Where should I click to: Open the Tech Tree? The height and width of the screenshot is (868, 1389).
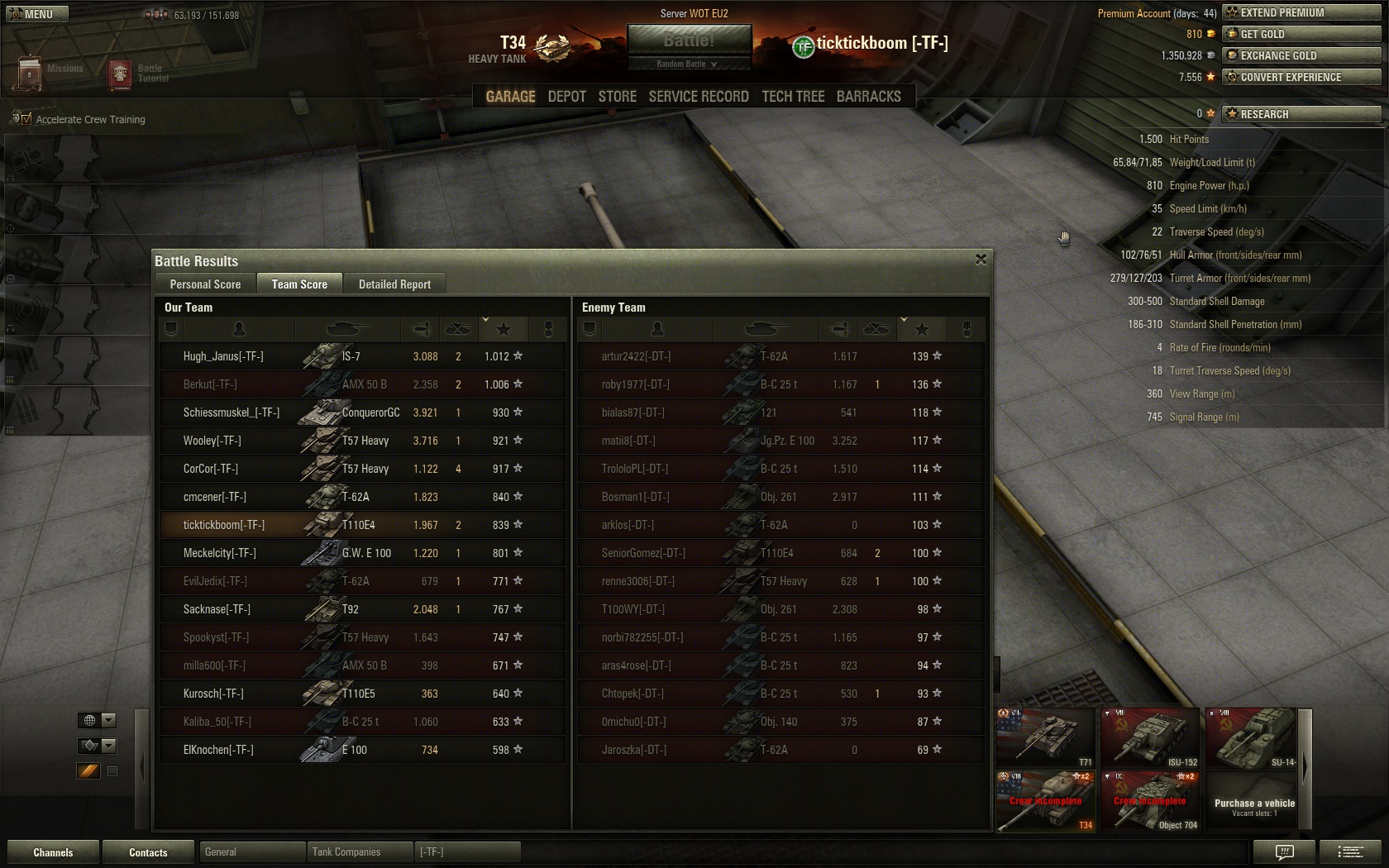click(x=793, y=97)
